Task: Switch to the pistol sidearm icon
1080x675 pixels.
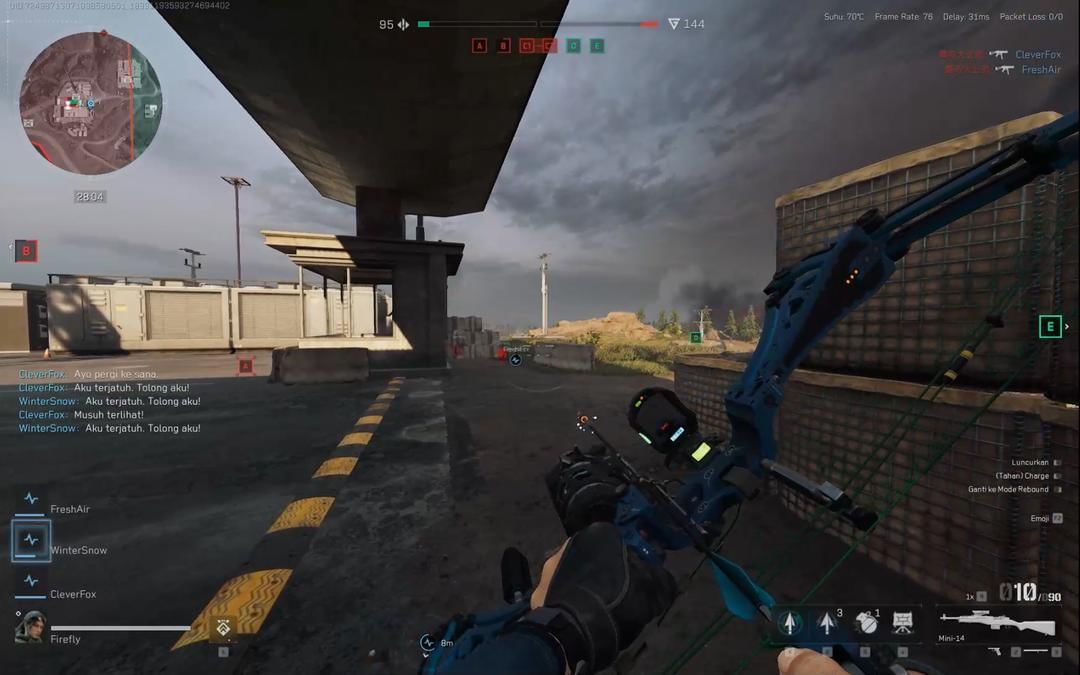Action: pyautogui.click(x=995, y=651)
